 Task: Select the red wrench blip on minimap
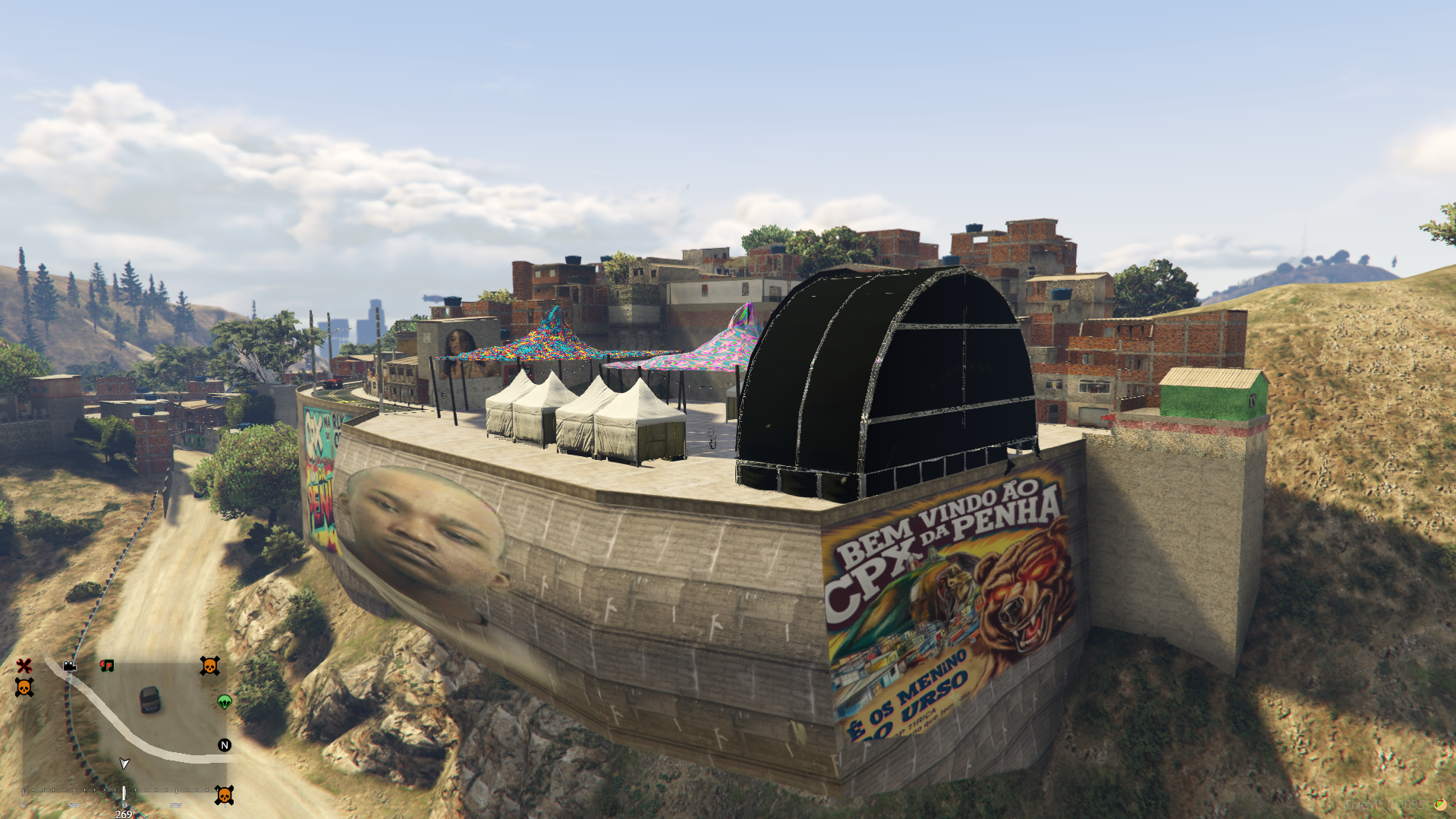tap(24, 666)
